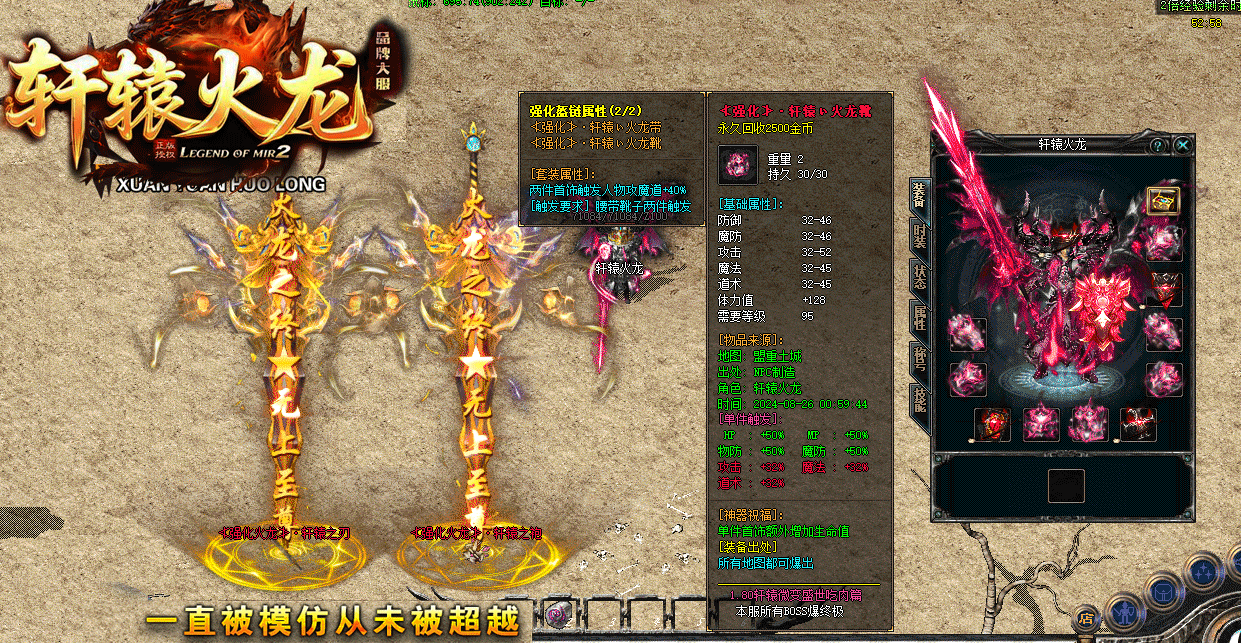The height and width of the screenshot is (643, 1241).
Task: Open the help question mark button
Action: click(1158, 146)
